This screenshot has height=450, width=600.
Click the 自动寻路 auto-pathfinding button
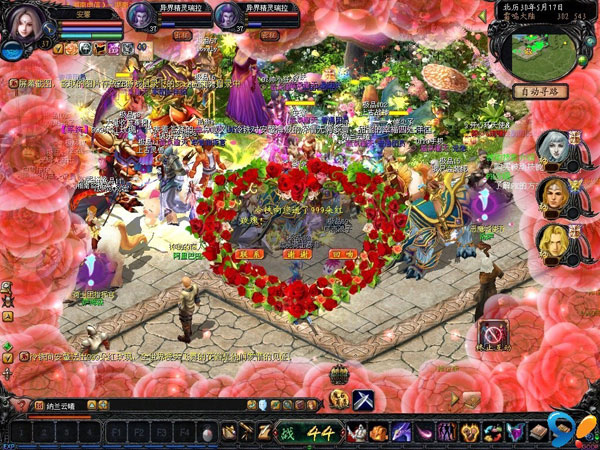click(x=539, y=91)
